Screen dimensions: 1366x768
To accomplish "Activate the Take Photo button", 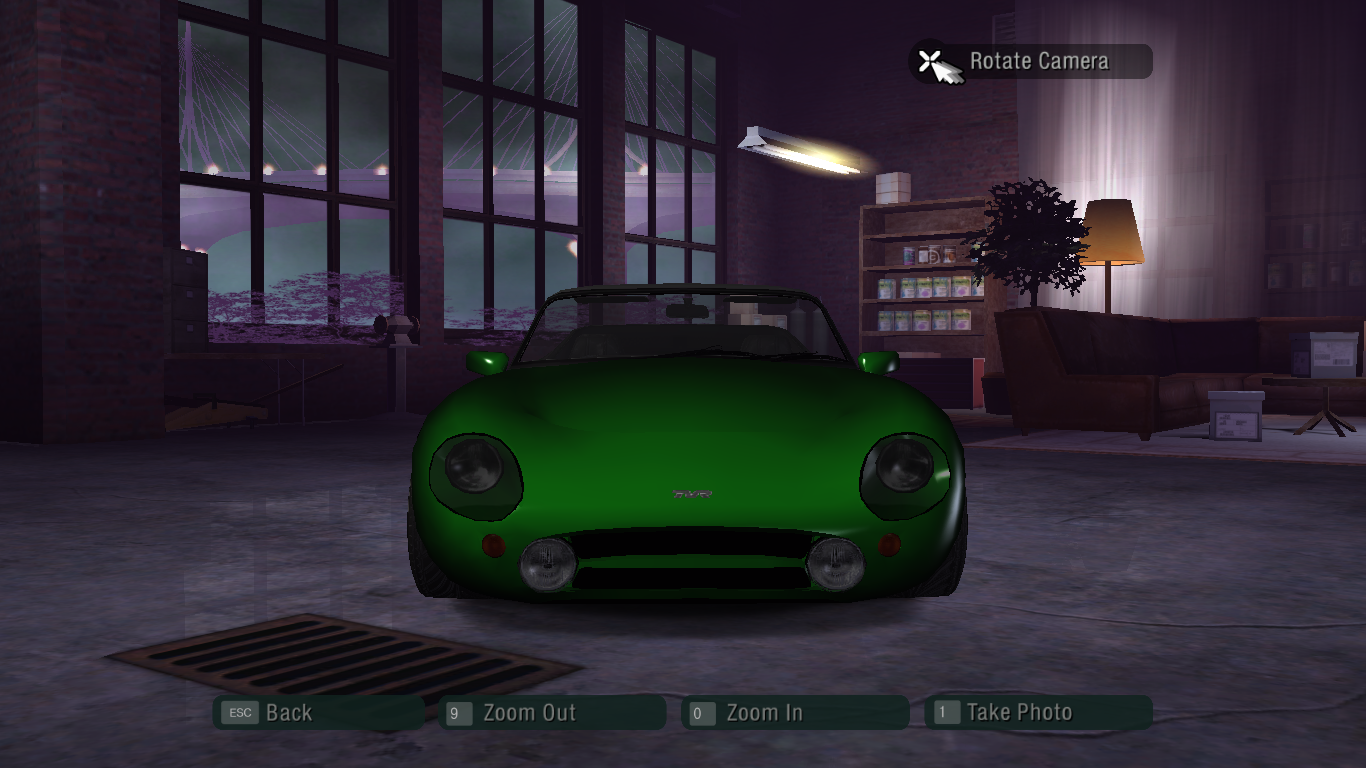I will [x=1037, y=713].
